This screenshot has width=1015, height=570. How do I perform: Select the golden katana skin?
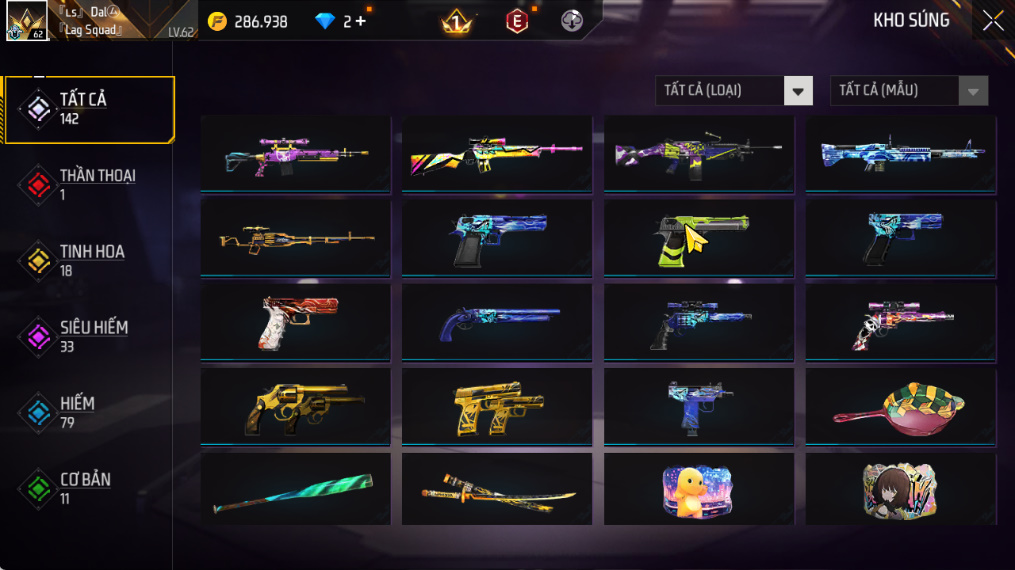[497, 491]
